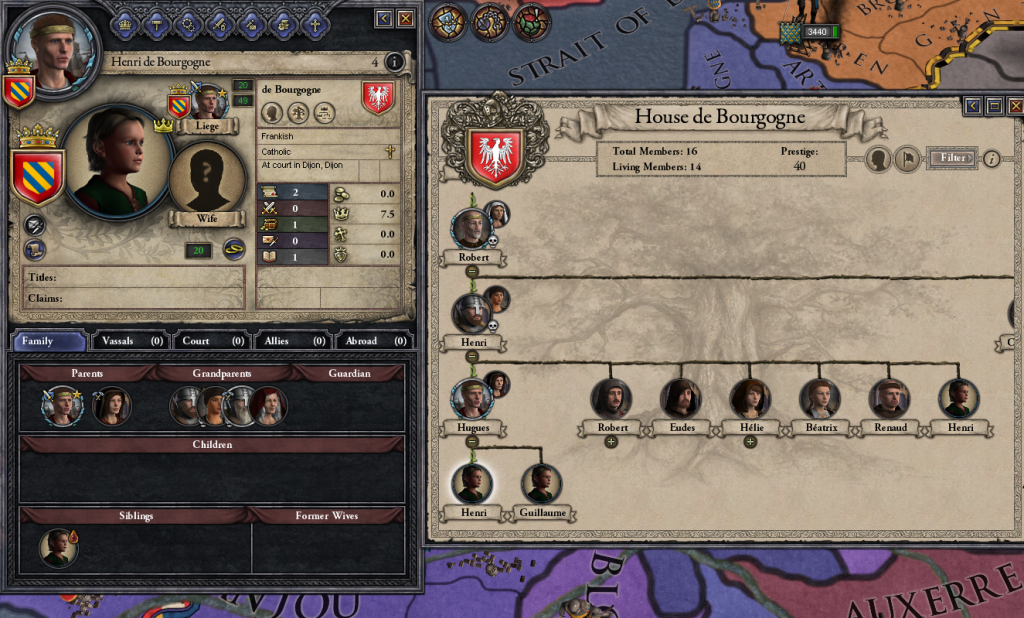
Task: Select the Family tab
Action: (50, 341)
